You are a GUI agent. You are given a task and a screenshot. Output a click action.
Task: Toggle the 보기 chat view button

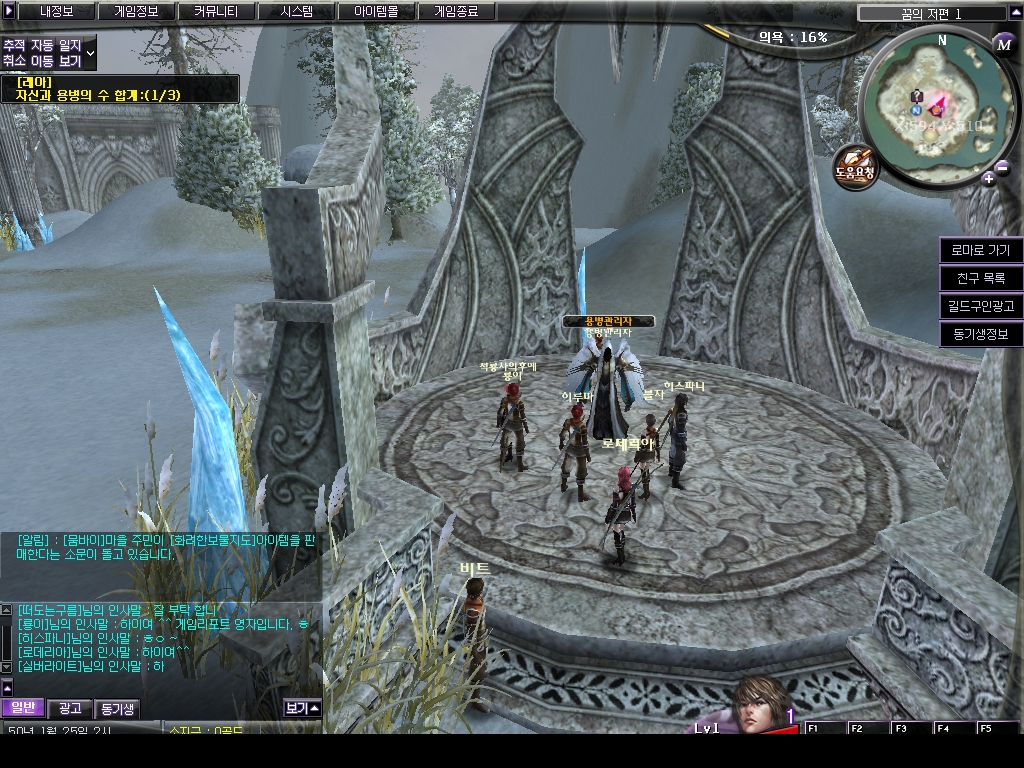[x=301, y=708]
